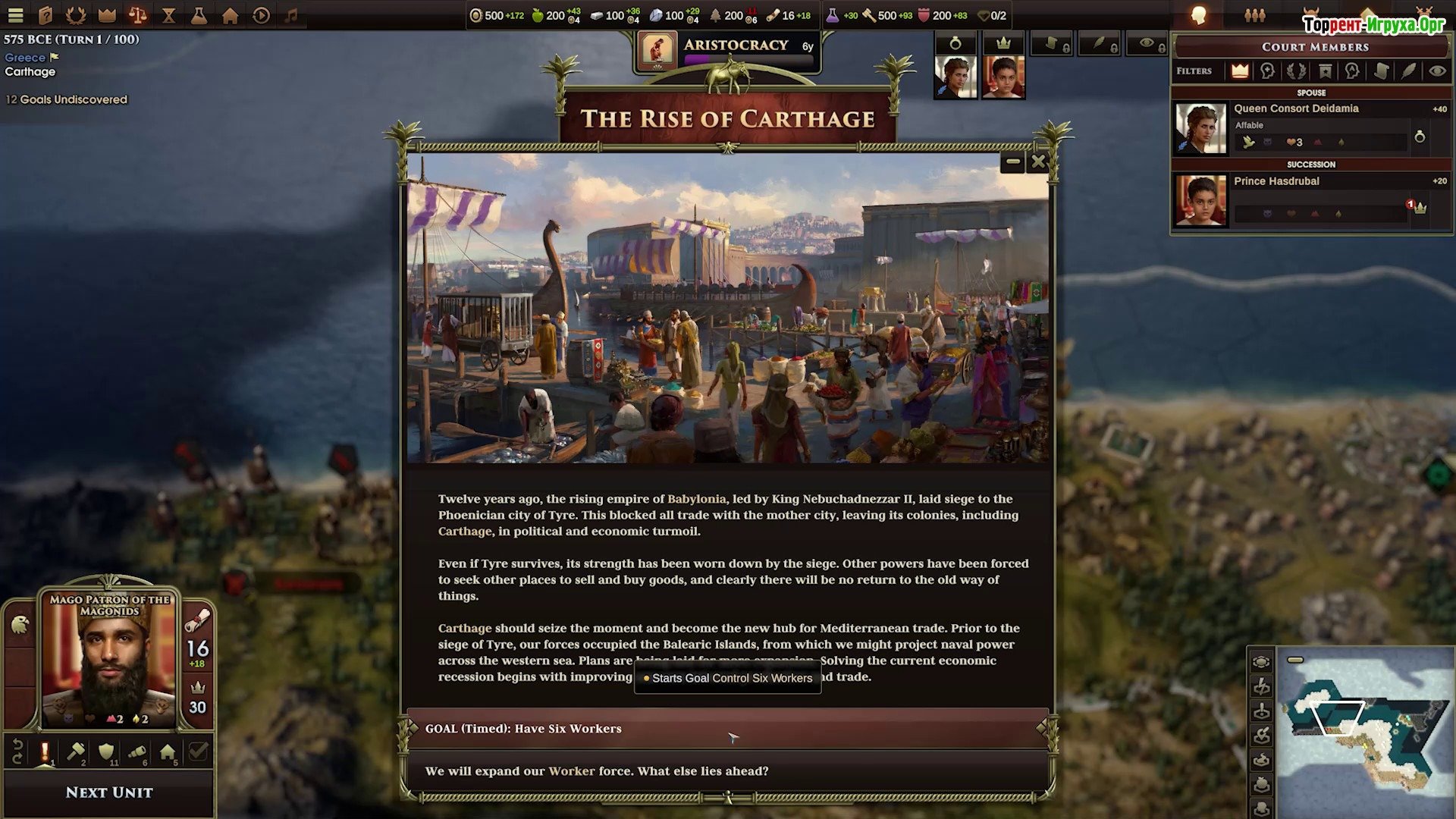Viewport: 1456px width, 819px height.
Task: Open the flask research screen
Action: click(199, 15)
